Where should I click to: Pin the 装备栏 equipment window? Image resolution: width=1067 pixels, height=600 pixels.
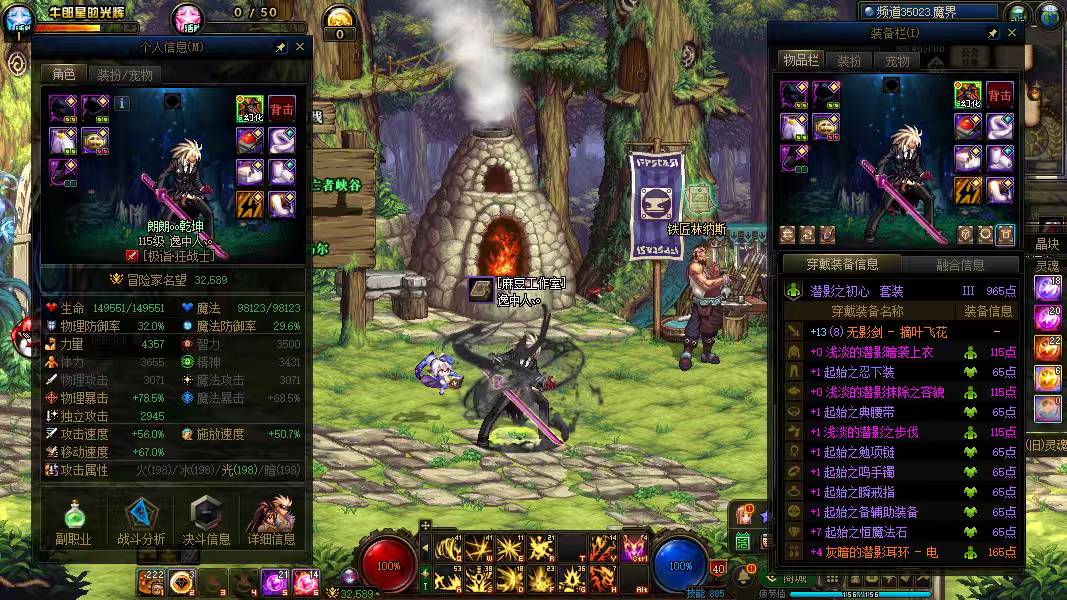pyautogui.click(x=992, y=34)
